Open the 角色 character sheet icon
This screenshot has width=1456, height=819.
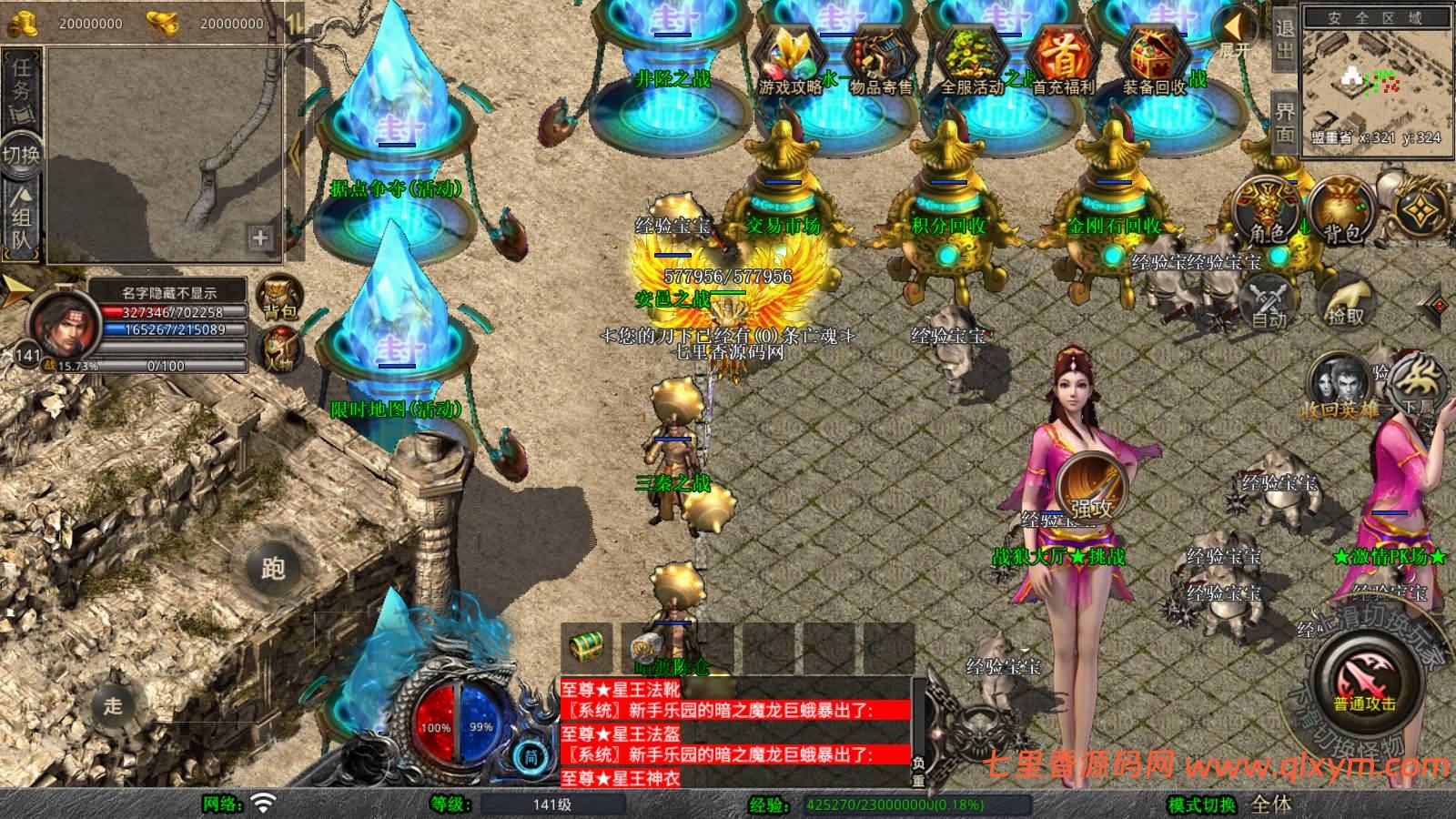(x=1266, y=212)
